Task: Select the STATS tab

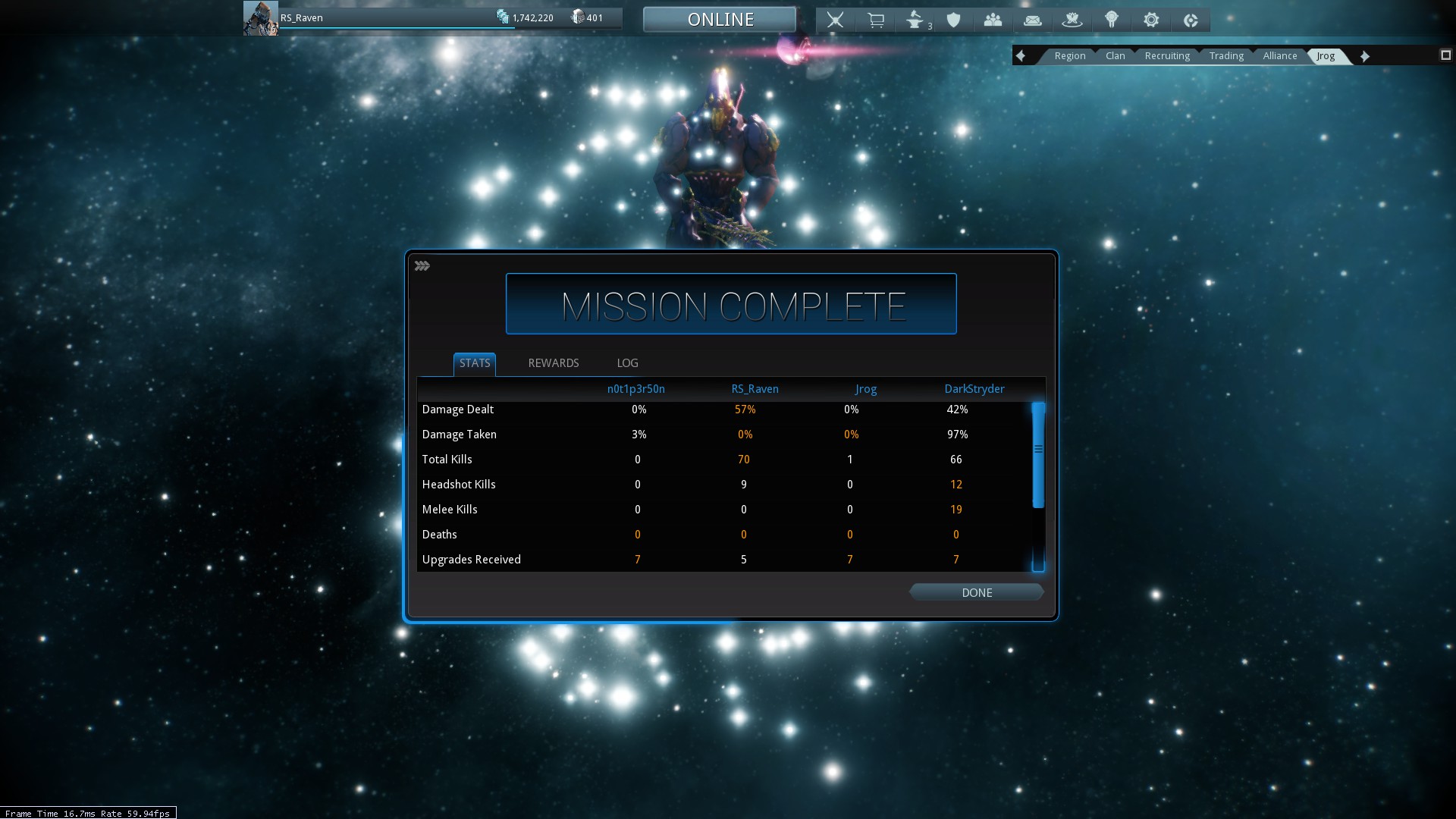Action: tap(475, 363)
